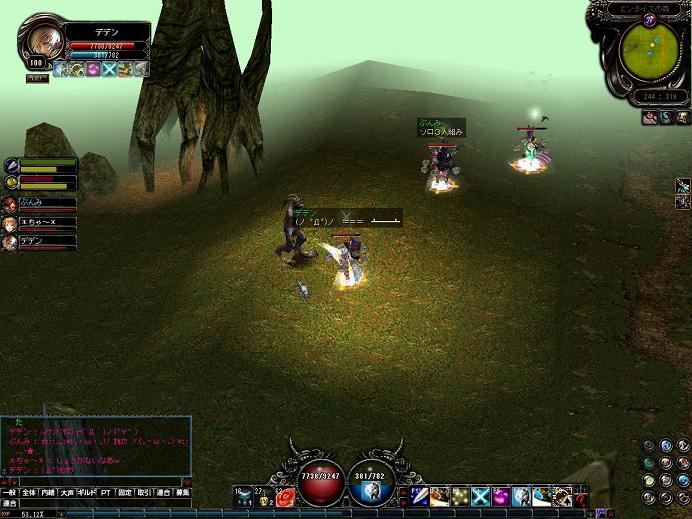The width and height of the screenshot is (692, 519).
Task: Switch to the 一般 chat tab
Action: tap(9, 492)
